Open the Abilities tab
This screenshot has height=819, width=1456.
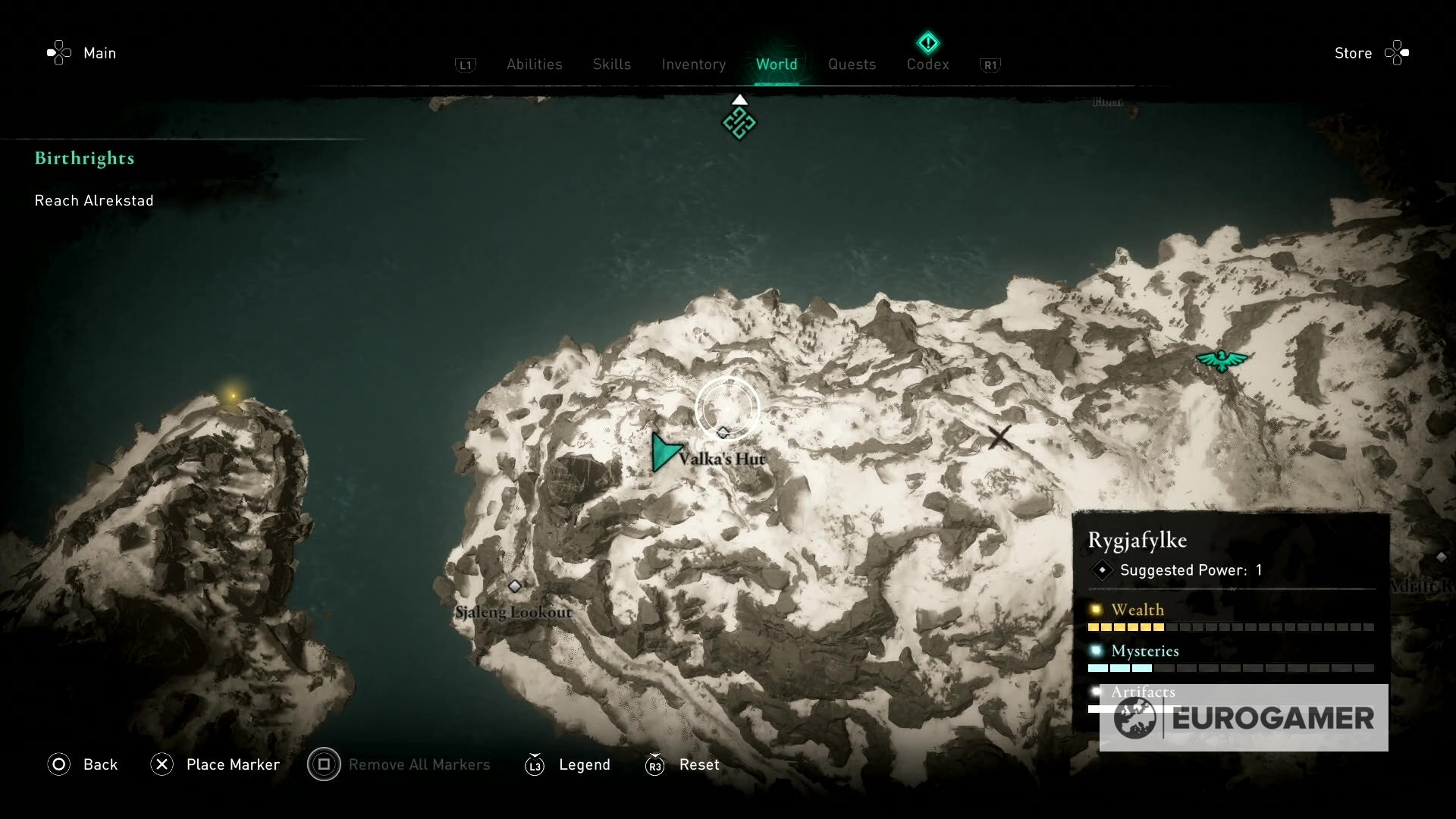point(534,64)
